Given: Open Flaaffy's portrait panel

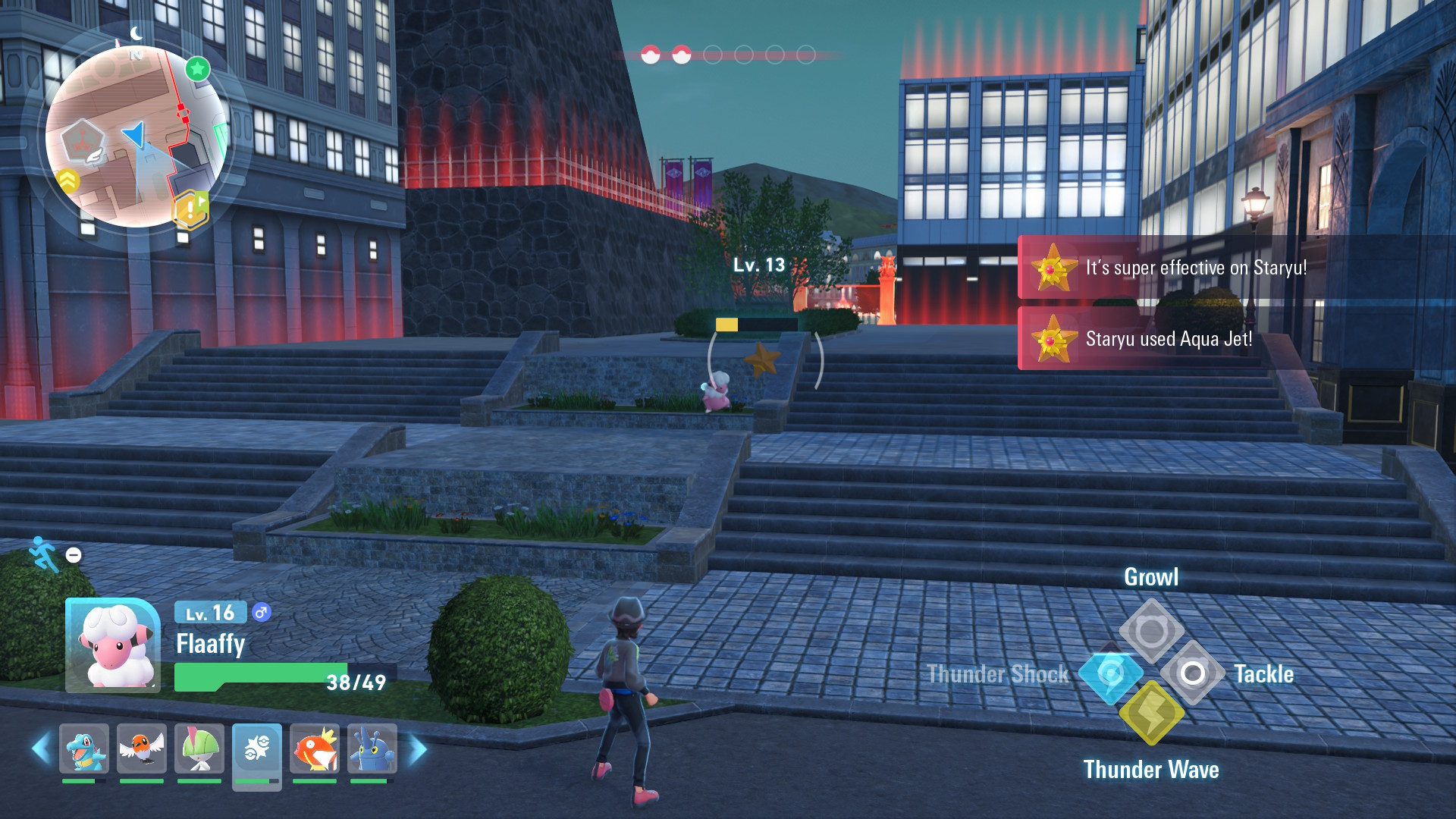Looking at the screenshot, I should (x=113, y=645).
